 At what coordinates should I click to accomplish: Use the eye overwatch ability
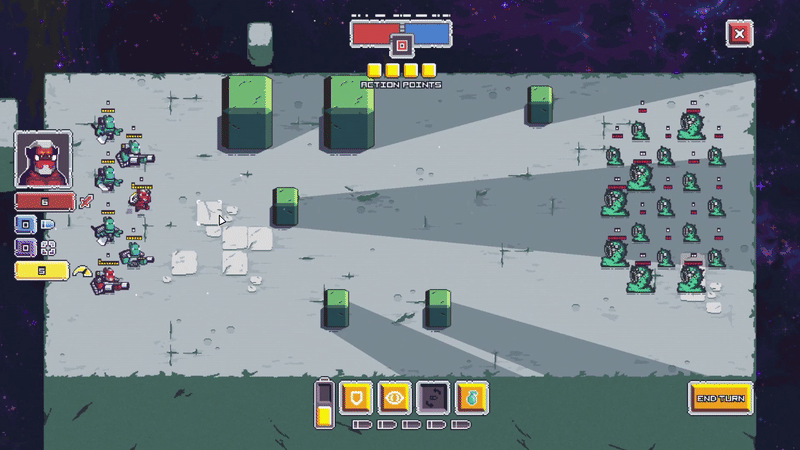394,397
